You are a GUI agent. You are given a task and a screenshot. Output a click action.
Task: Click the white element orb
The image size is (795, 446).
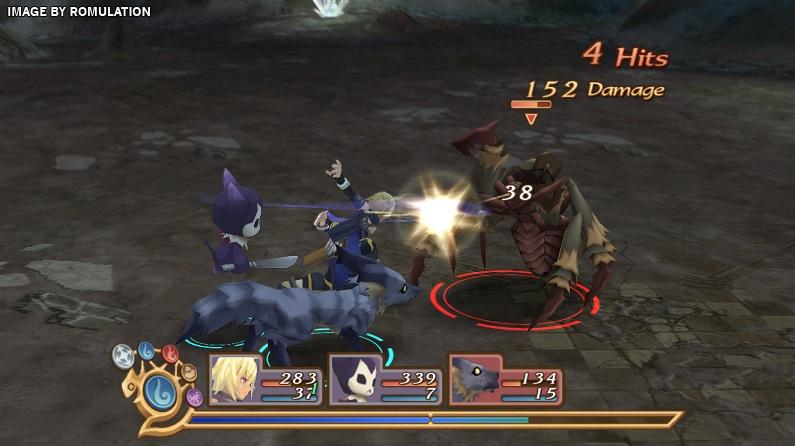click(123, 354)
